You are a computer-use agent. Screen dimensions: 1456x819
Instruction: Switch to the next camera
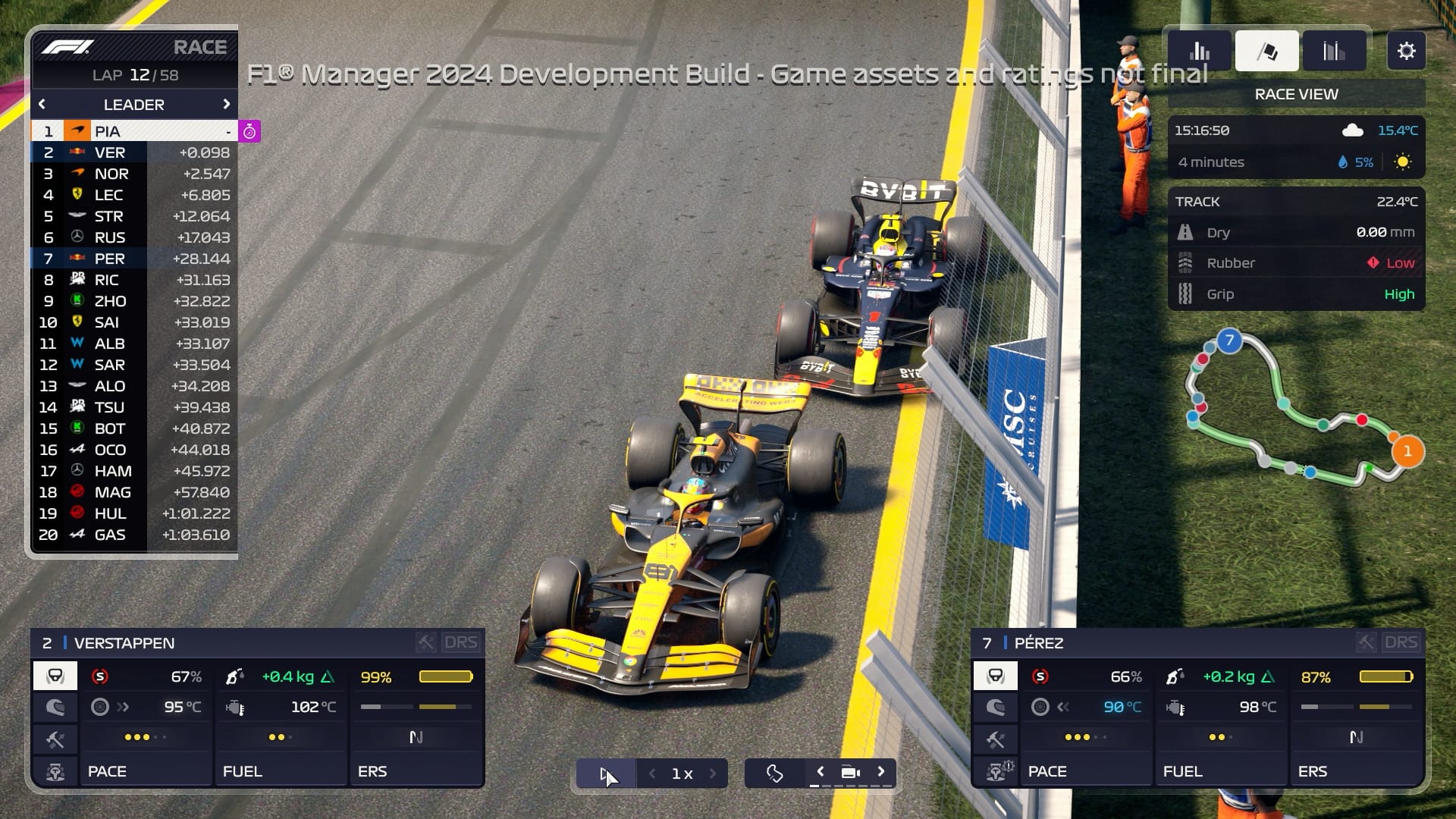pos(881,772)
